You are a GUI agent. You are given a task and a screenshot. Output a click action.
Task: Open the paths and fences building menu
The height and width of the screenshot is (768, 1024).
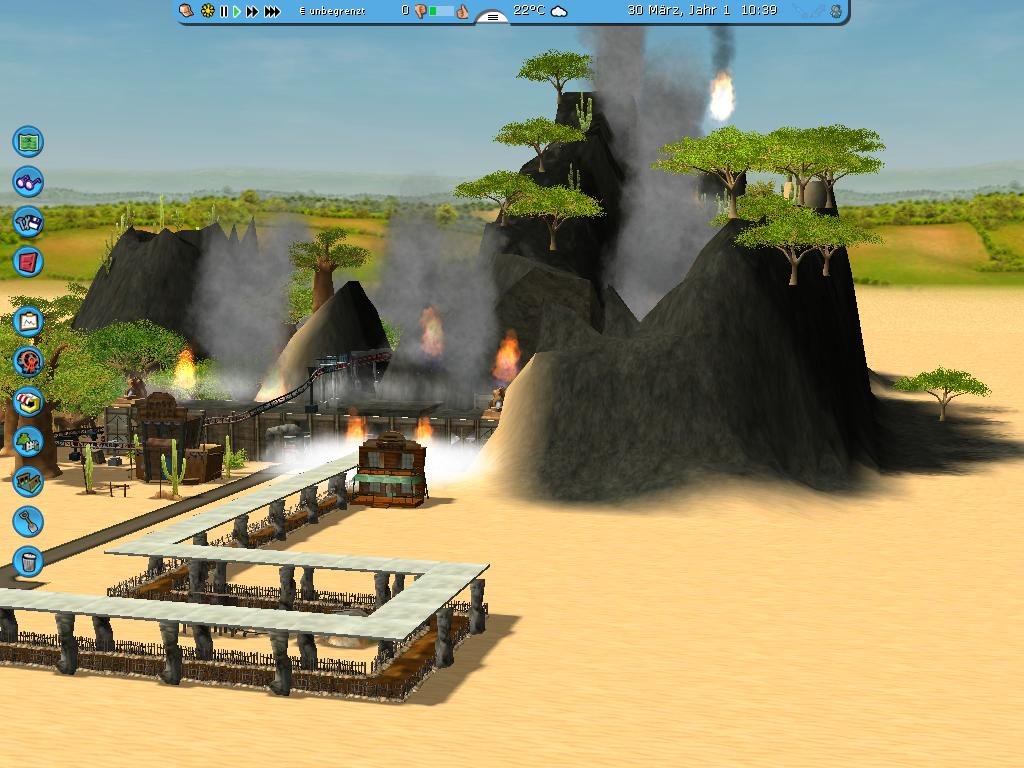28,481
